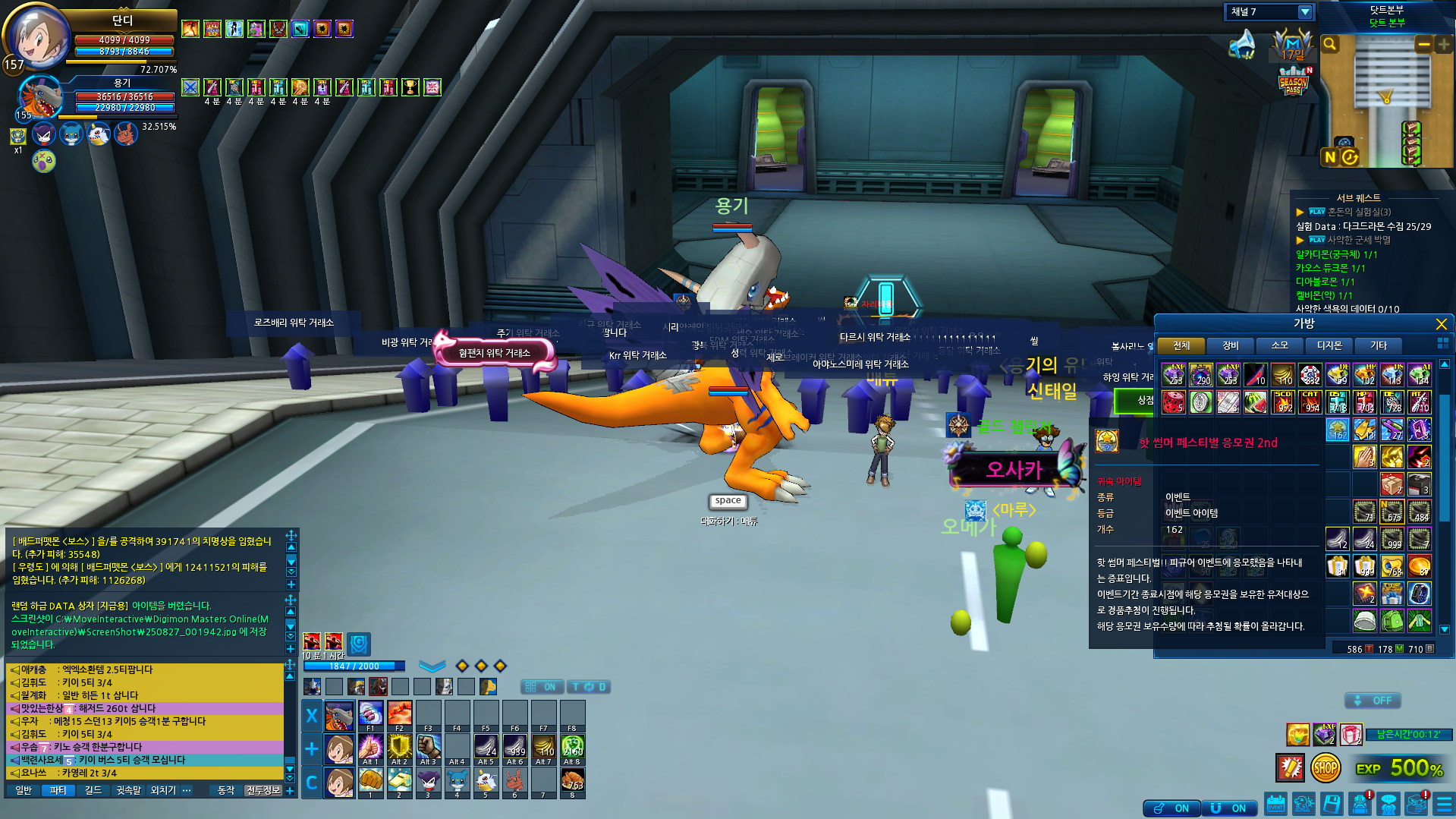Click the minimap magnifier search icon
The height and width of the screenshot is (819, 1456).
tap(1330, 45)
